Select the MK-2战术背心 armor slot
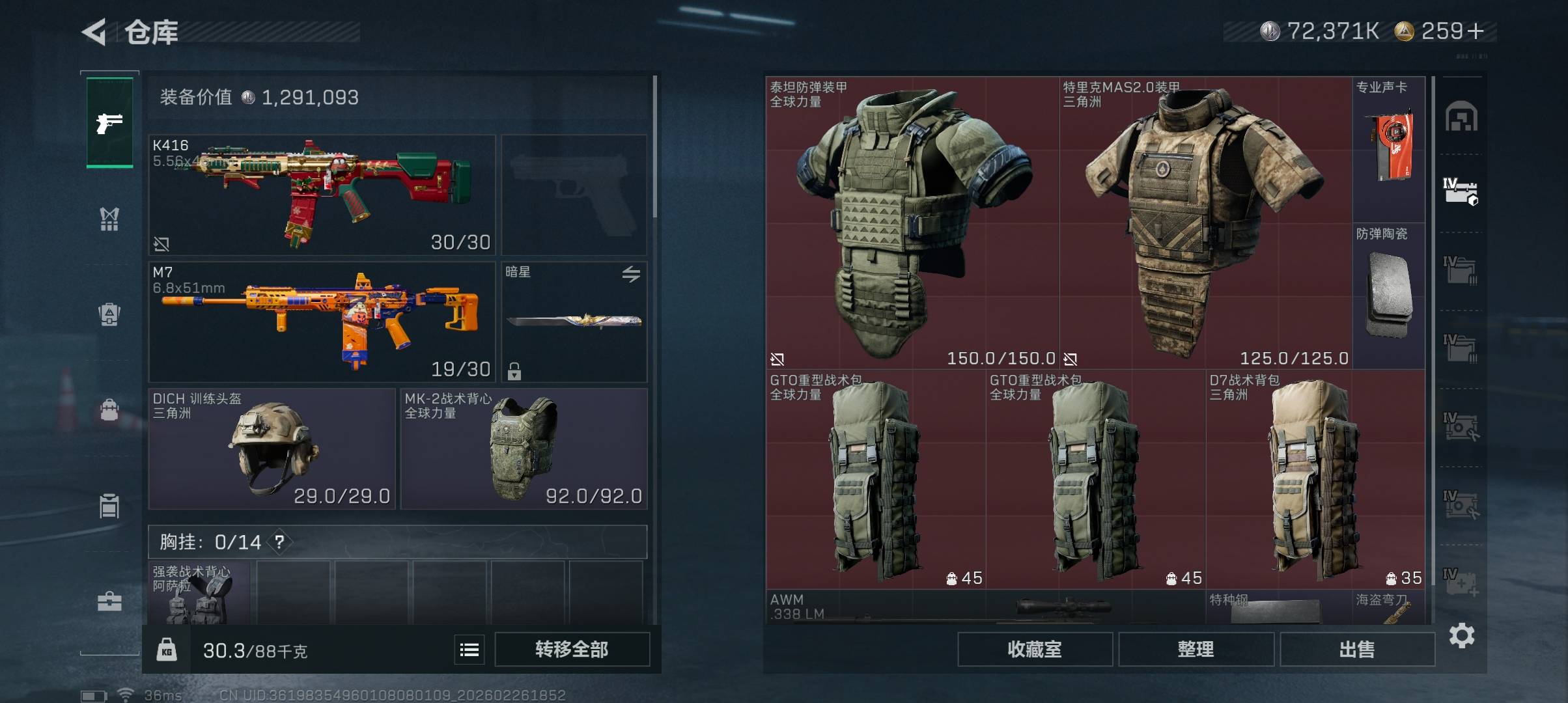This screenshot has width=1568, height=703. tap(524, 448)
